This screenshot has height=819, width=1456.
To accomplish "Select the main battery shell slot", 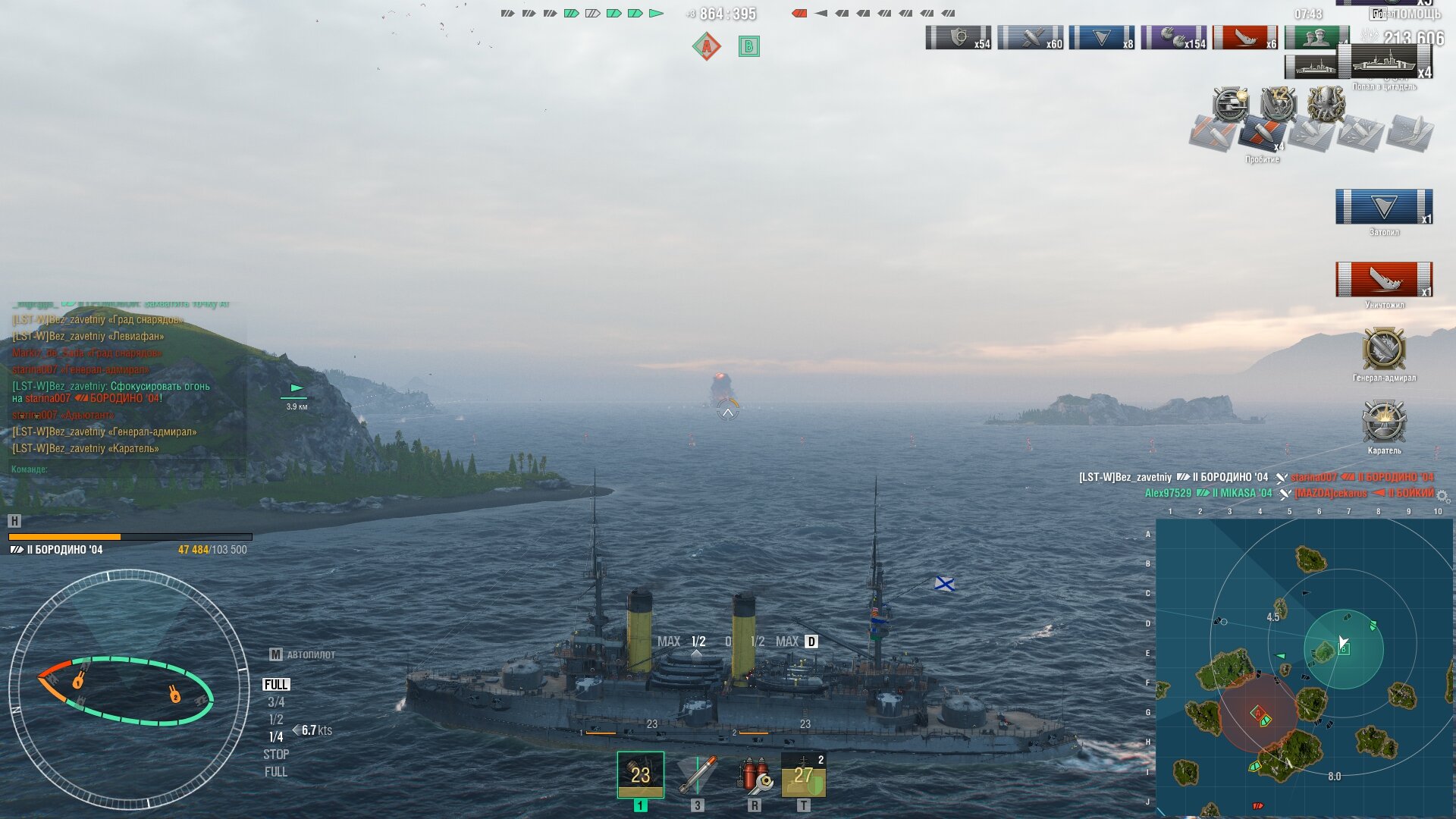I will (640, 774).
